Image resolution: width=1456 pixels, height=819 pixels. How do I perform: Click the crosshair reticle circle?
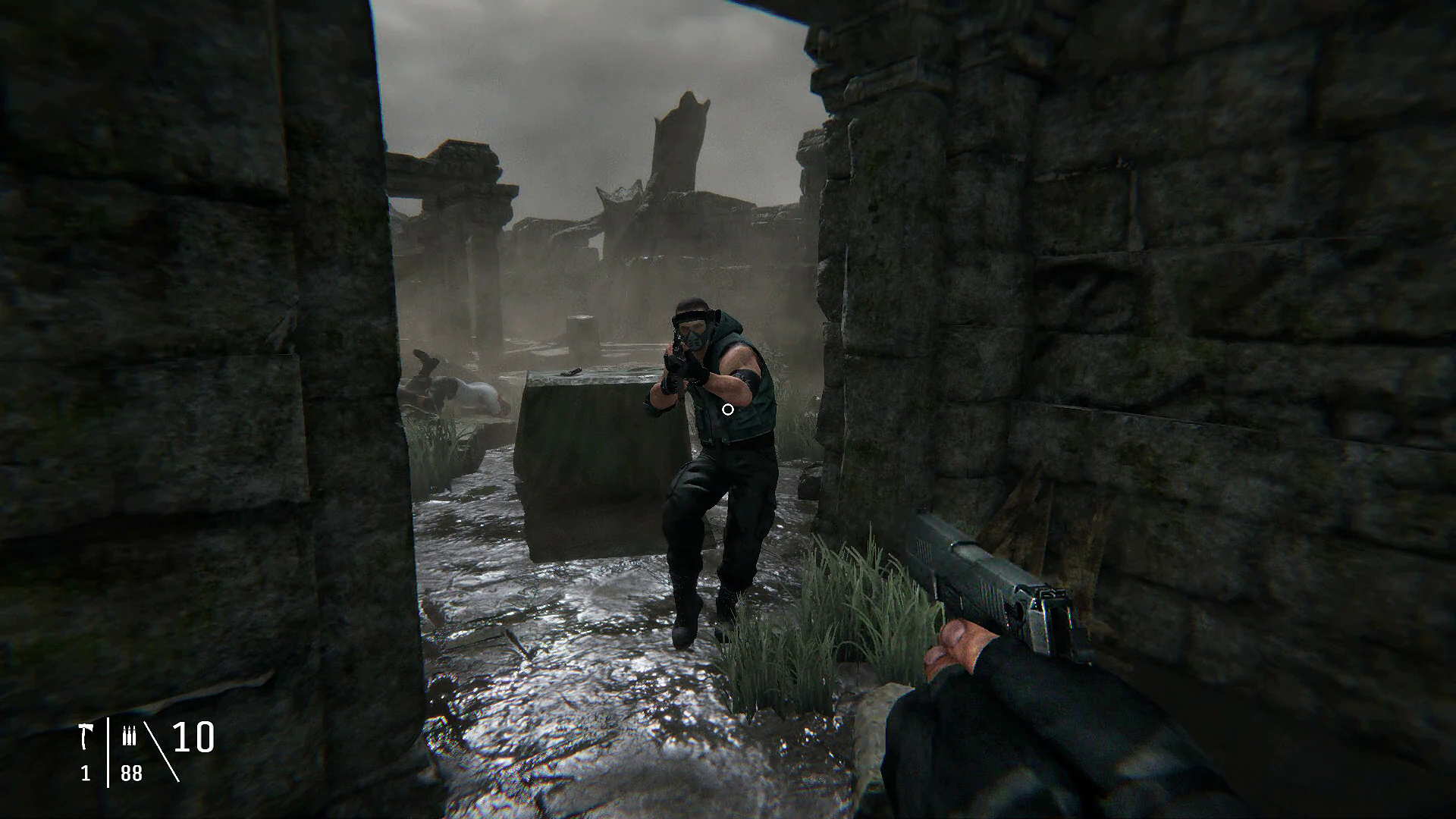click(x=727, y=409)
